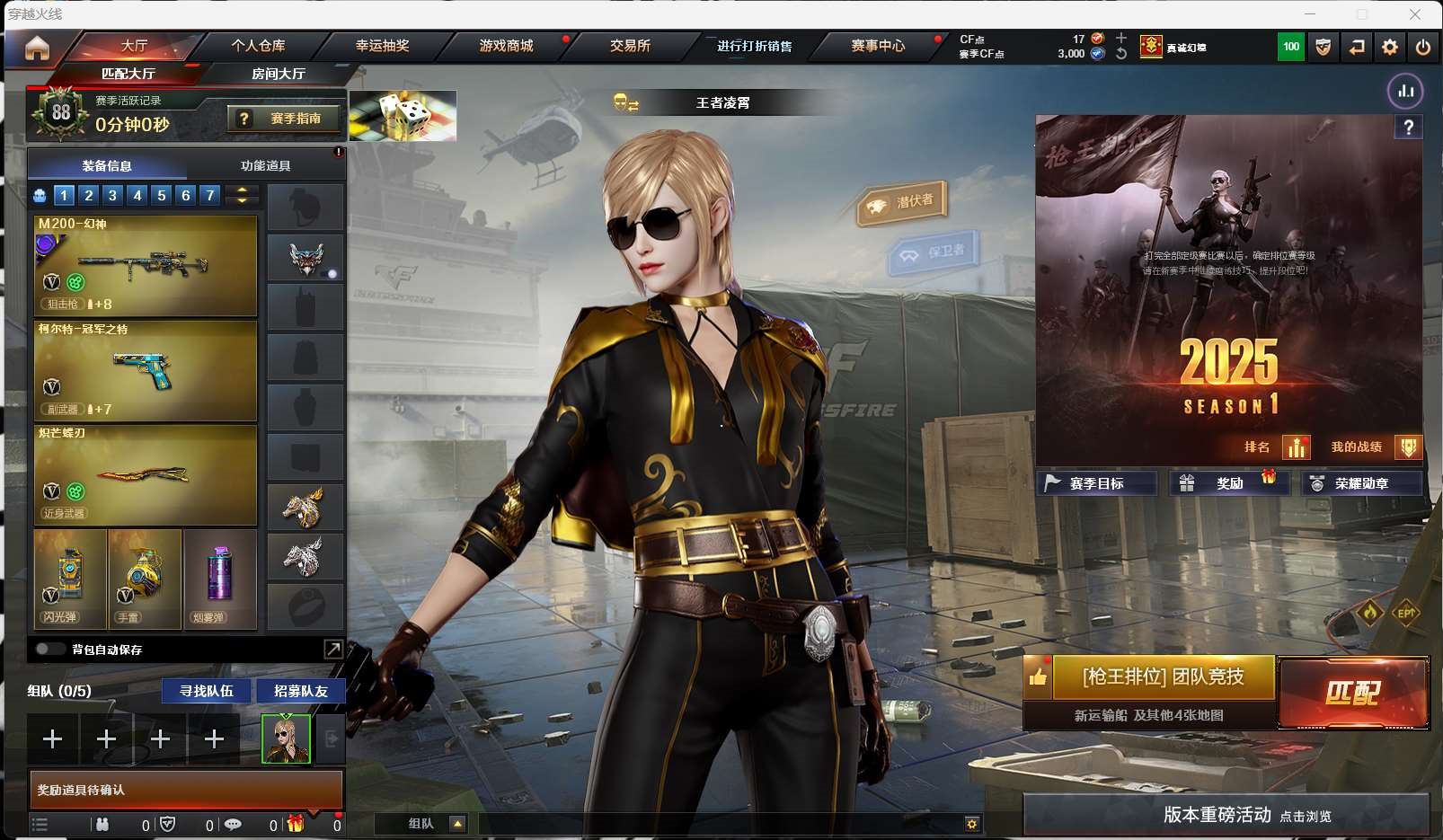Click the 寻找队伍 find team button

(207, 691)
